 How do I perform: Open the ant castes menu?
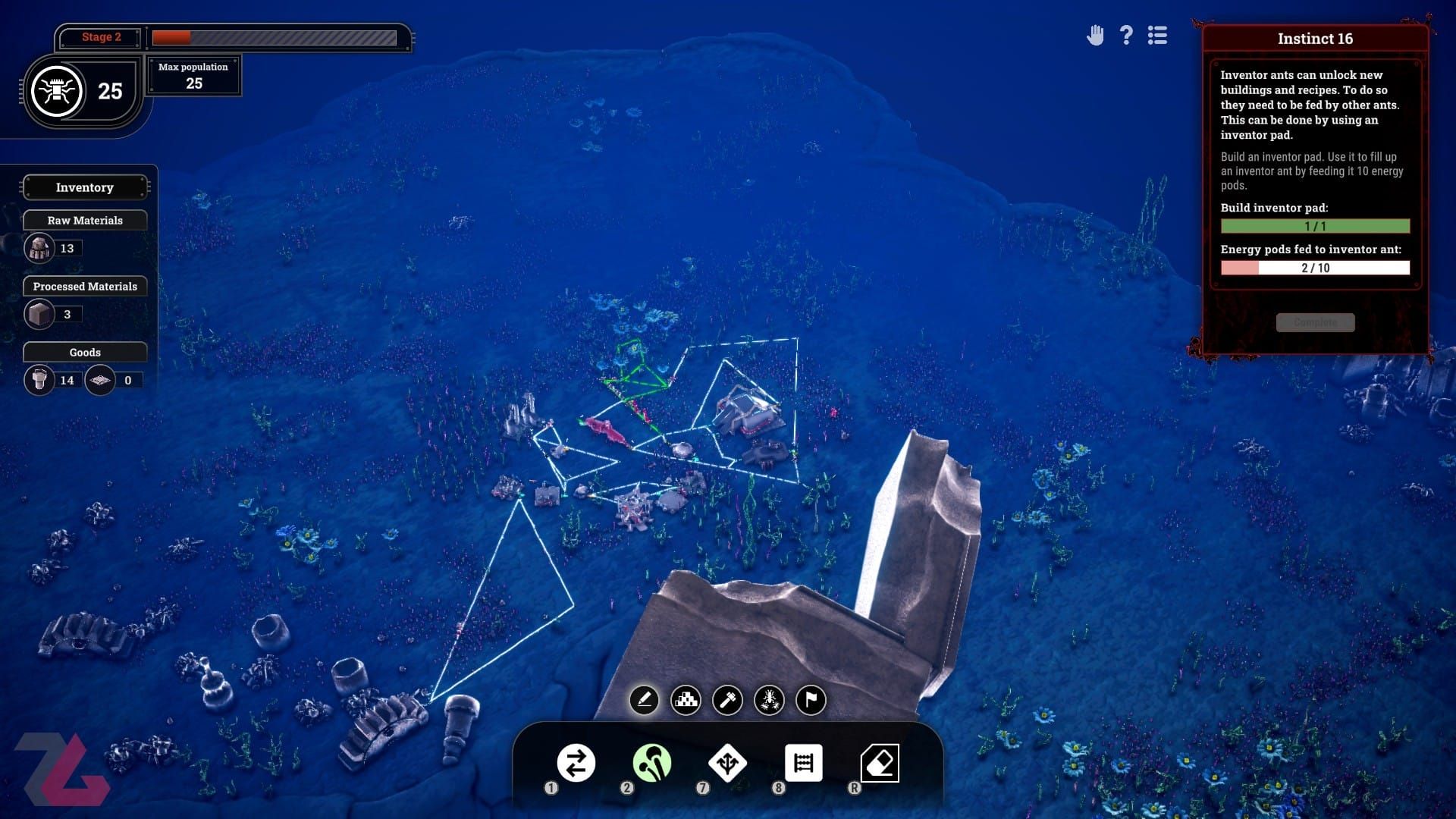point(769,699)
